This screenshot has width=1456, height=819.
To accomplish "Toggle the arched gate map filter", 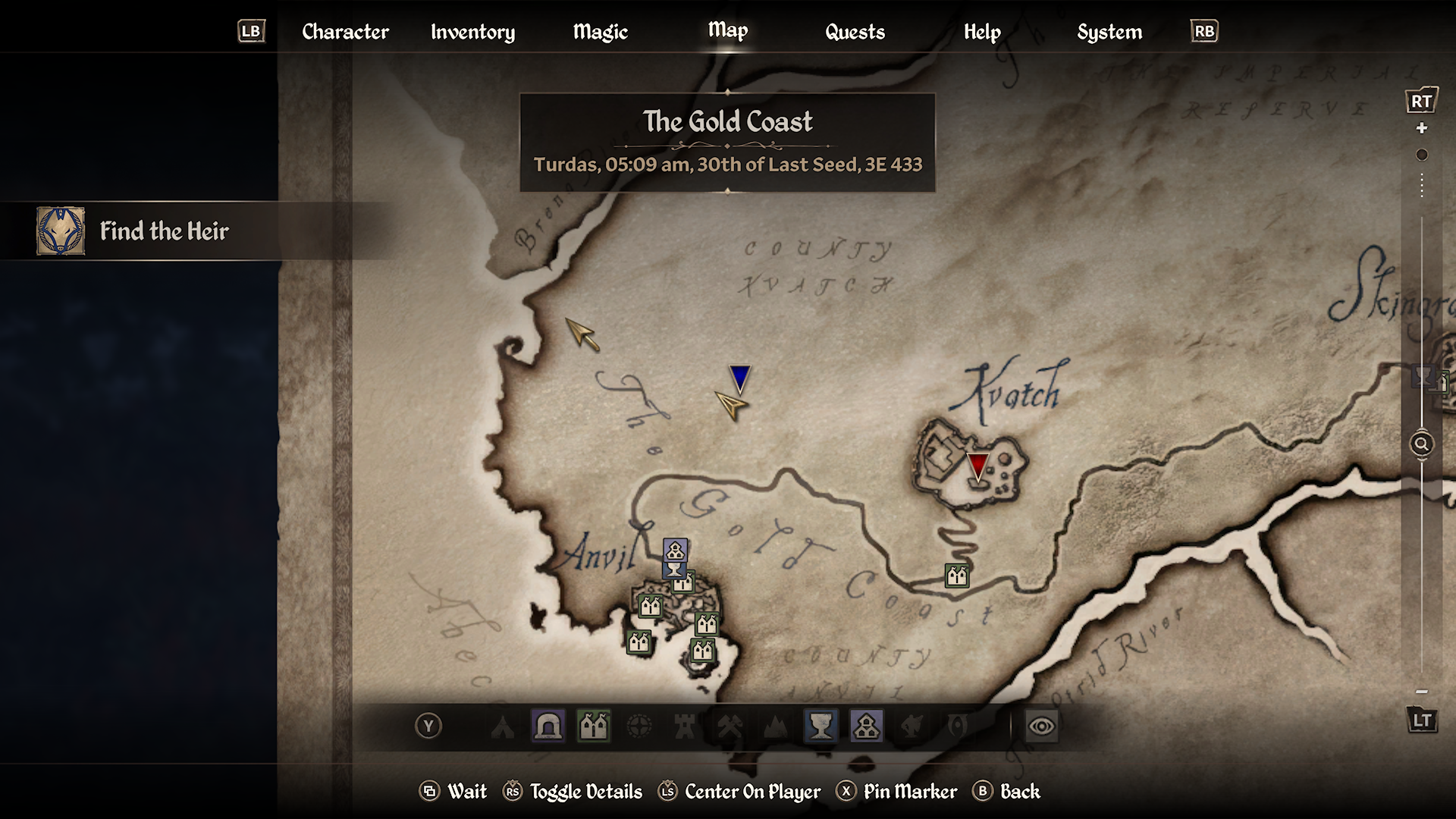I will click(x=548, y=726).
